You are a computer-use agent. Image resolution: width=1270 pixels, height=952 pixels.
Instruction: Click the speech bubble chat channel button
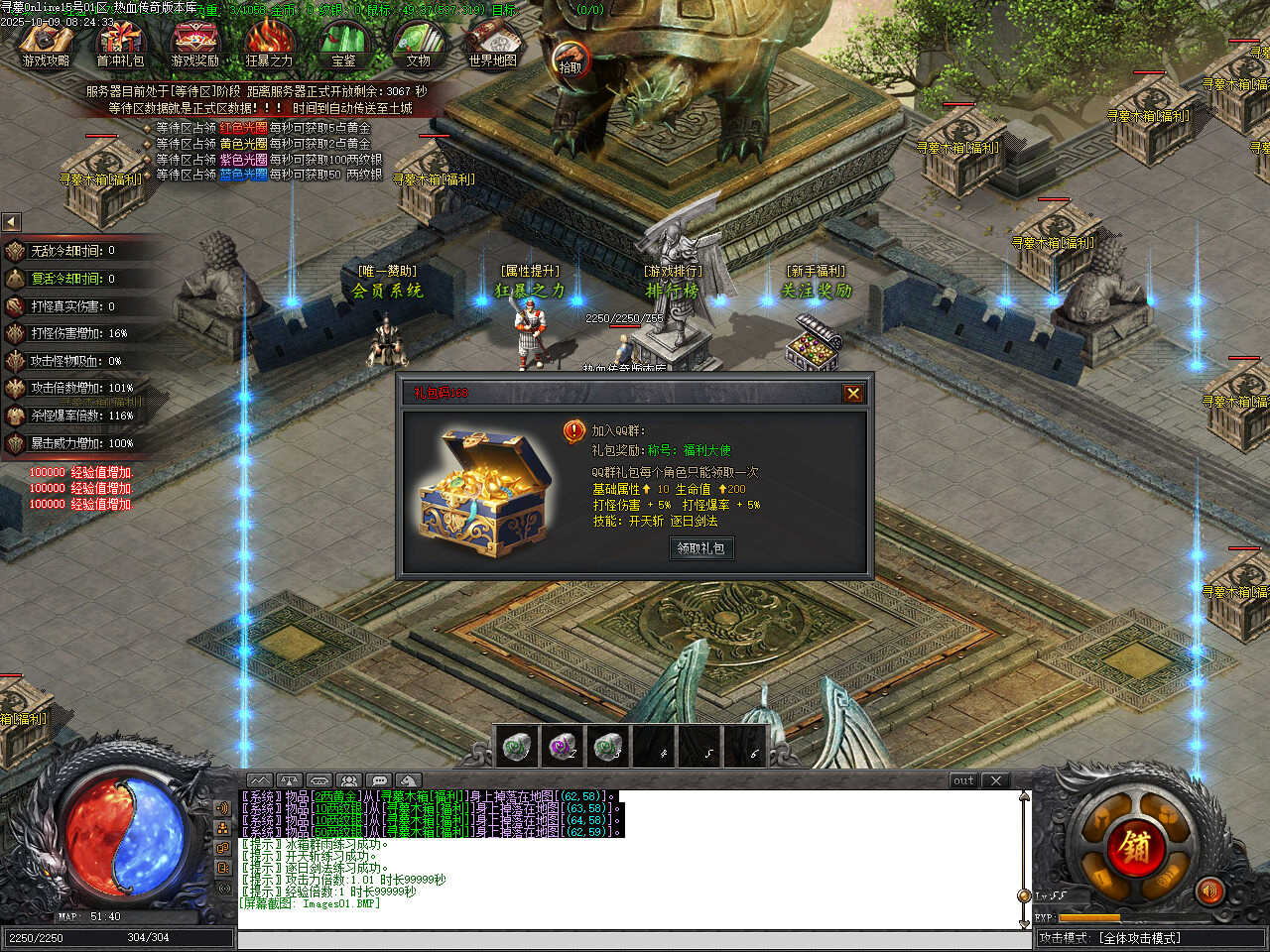coord(379,780)
